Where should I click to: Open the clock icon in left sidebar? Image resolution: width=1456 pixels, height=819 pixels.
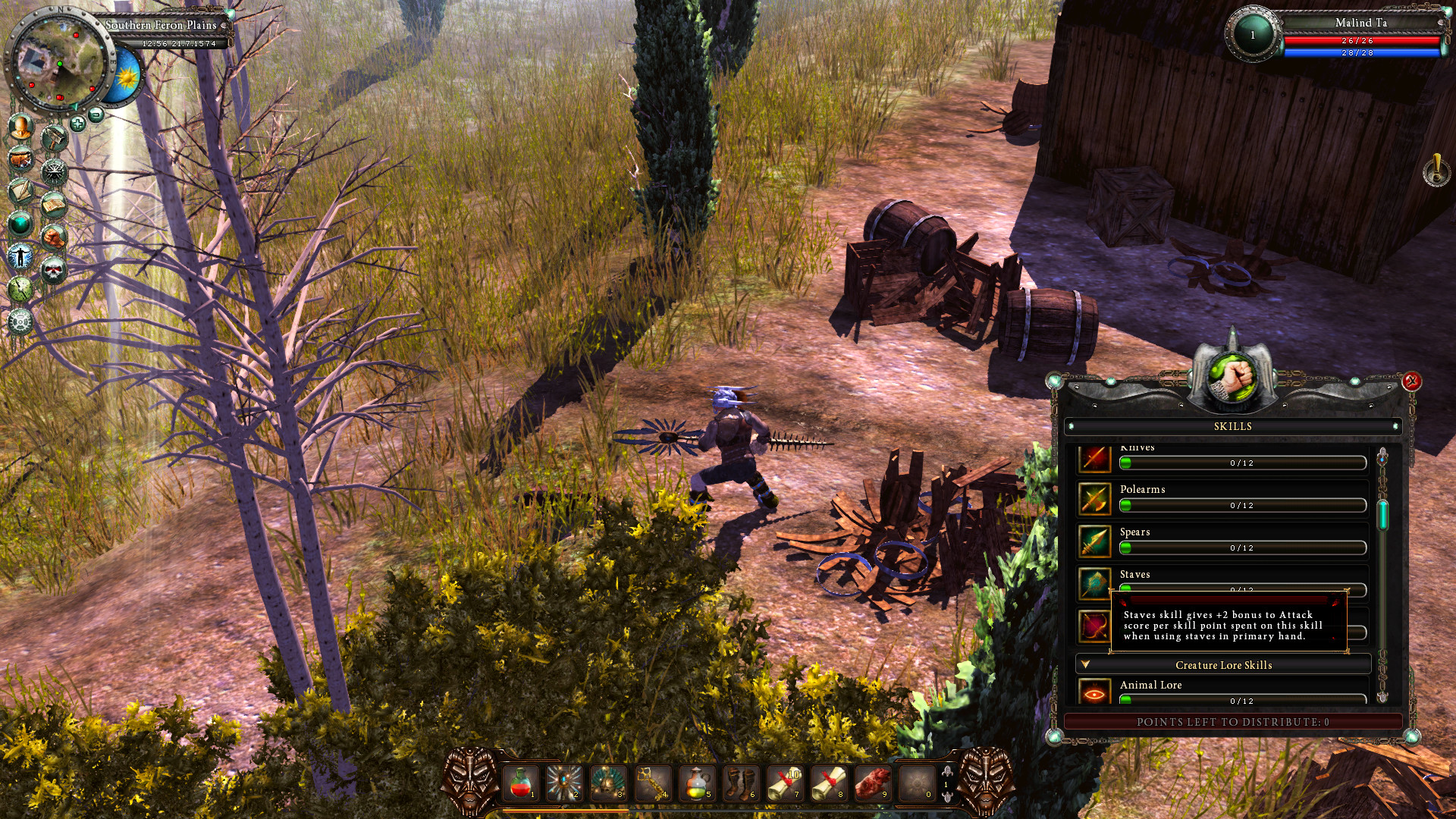20,290
